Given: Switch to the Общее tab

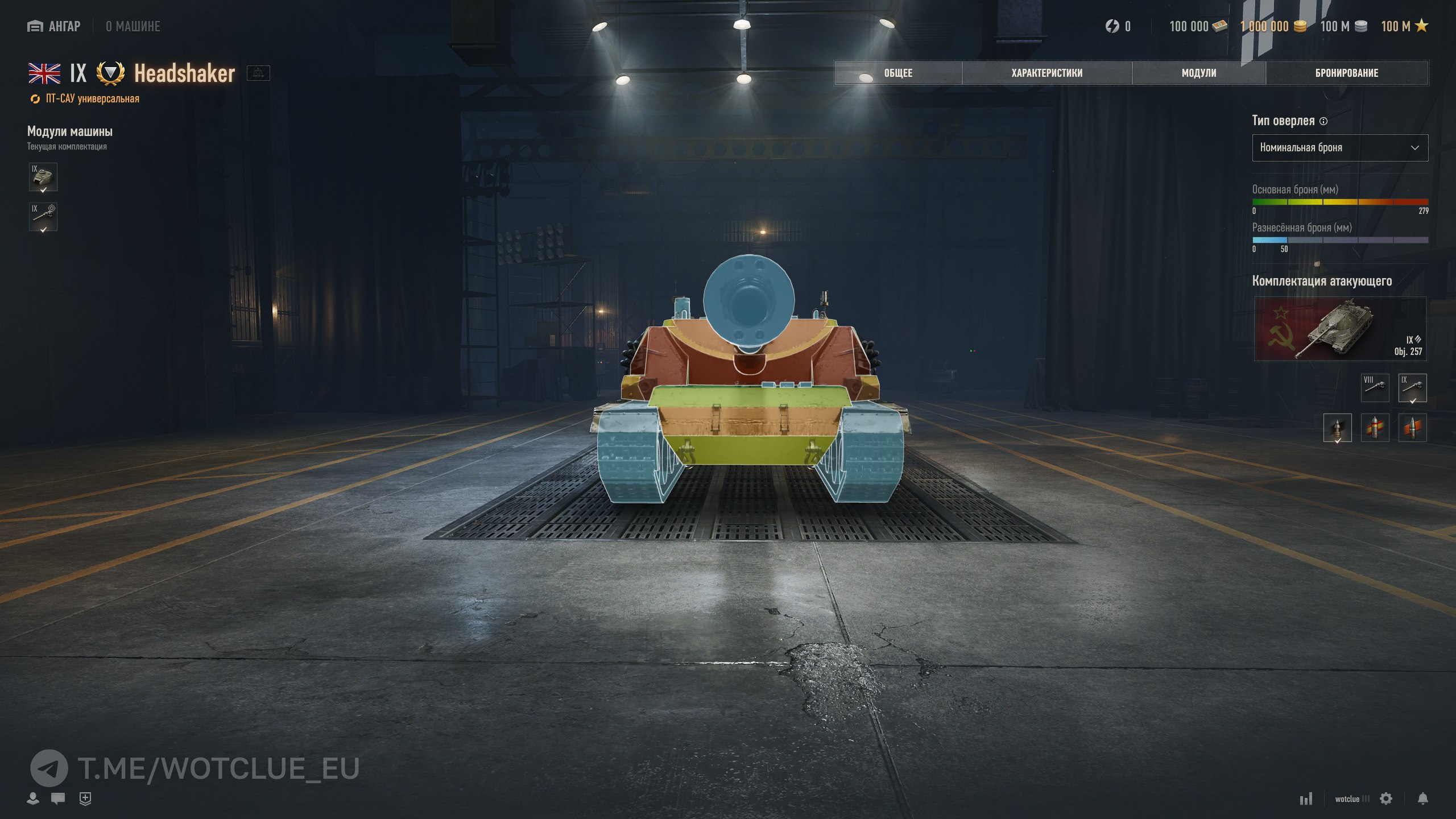Looking at the screenshot, I should pos(898,73).
